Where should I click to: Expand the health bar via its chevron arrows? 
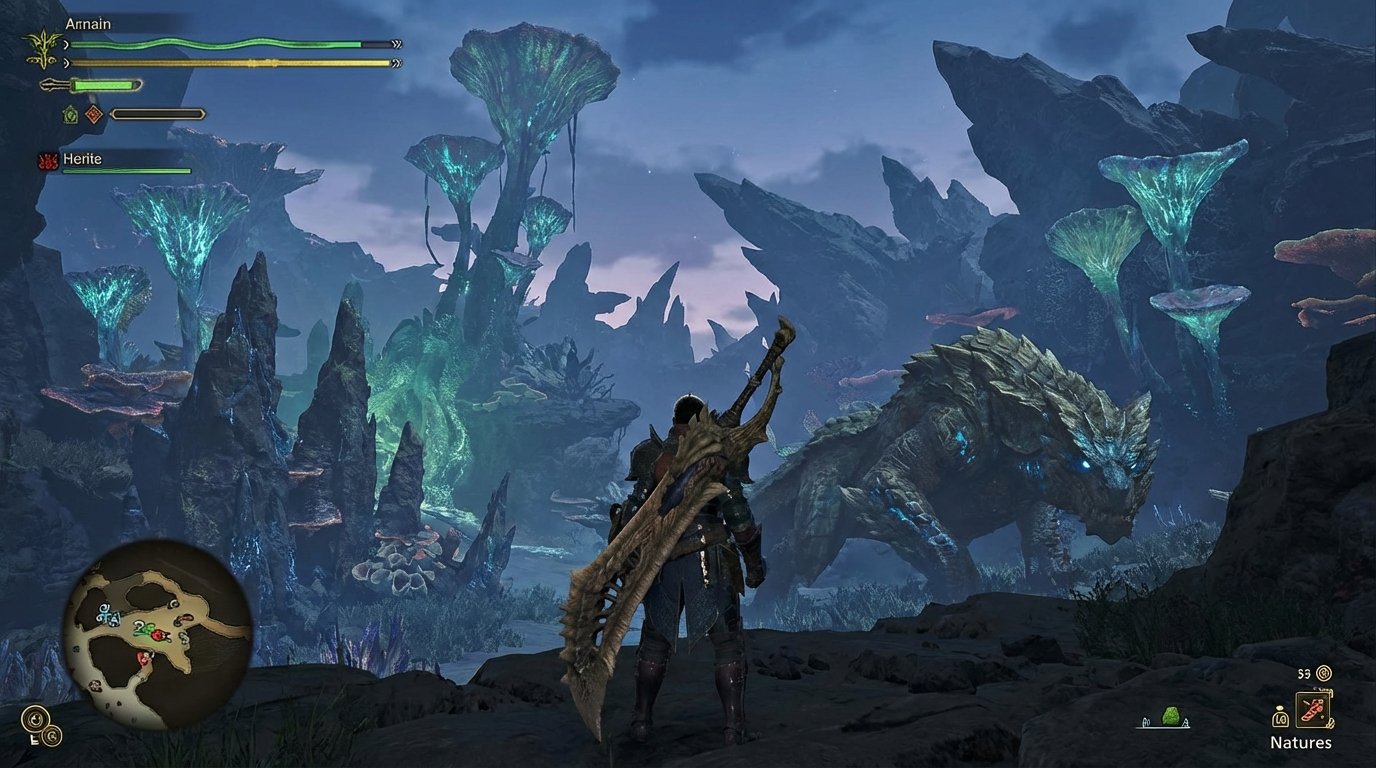pyautogui.click(x=397, y=44)
